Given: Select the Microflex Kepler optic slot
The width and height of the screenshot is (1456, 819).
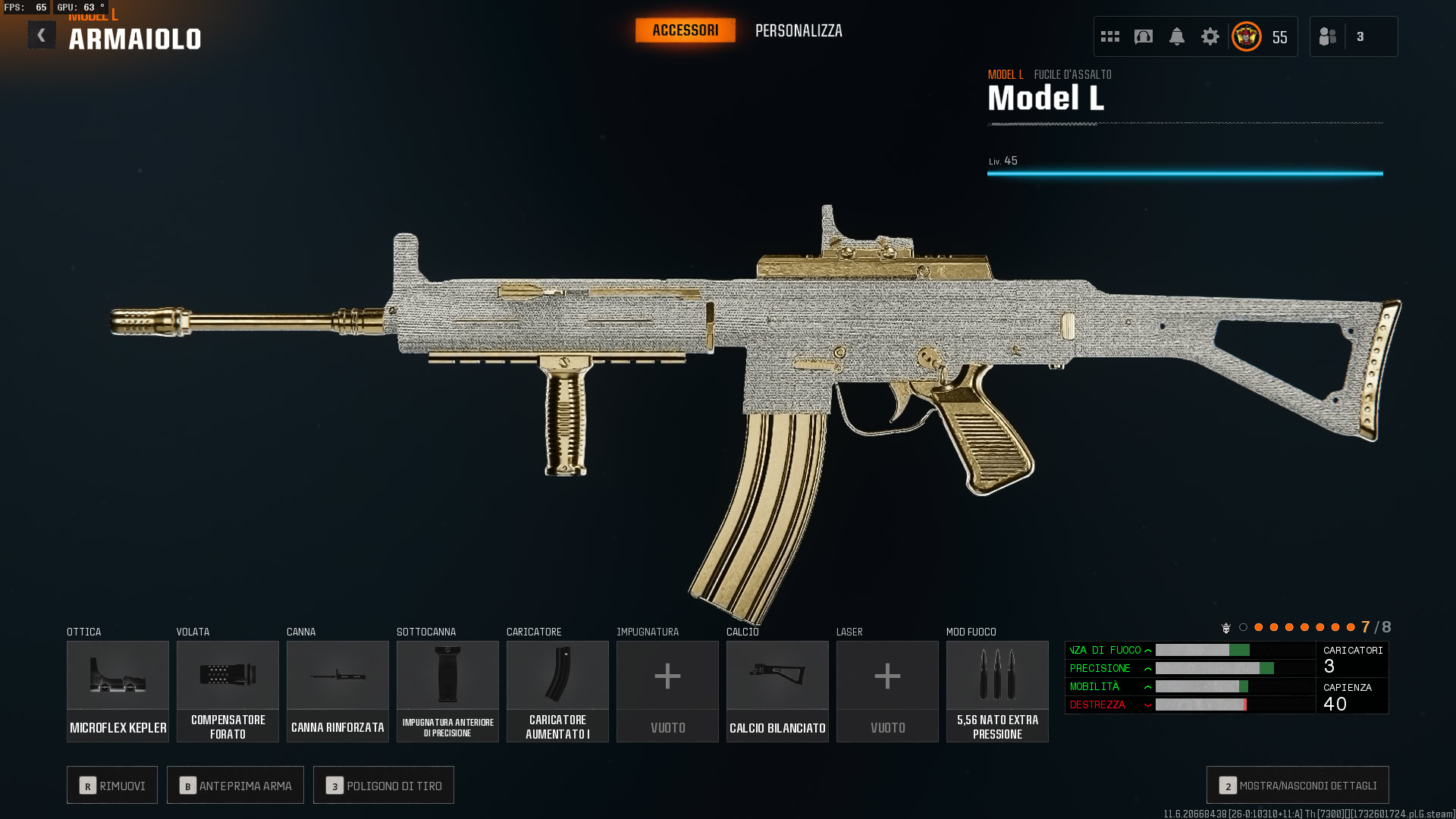Looking at the screenshot, I should [118, 691].
